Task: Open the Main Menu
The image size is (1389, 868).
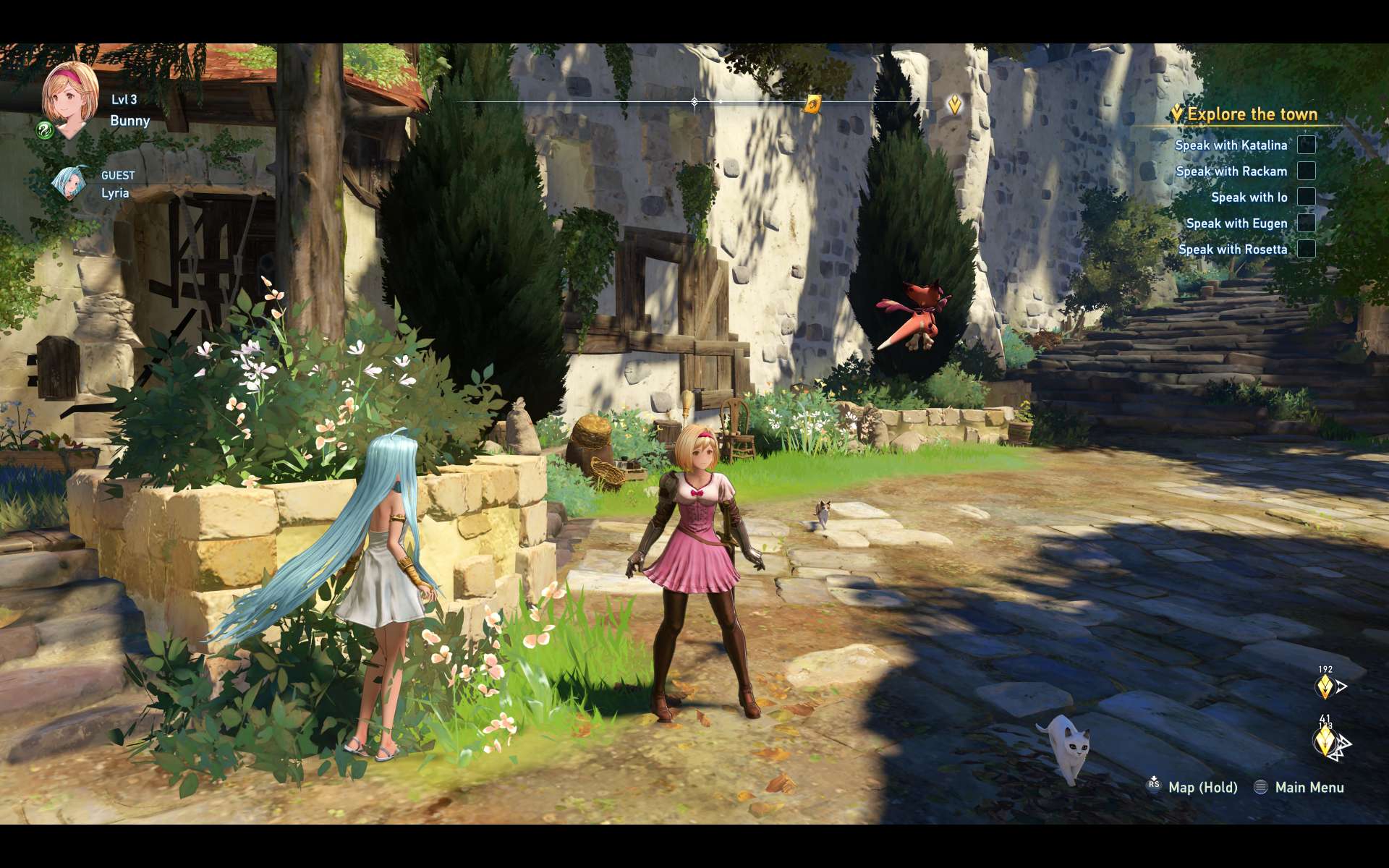Action: [x=1309, y=787]
